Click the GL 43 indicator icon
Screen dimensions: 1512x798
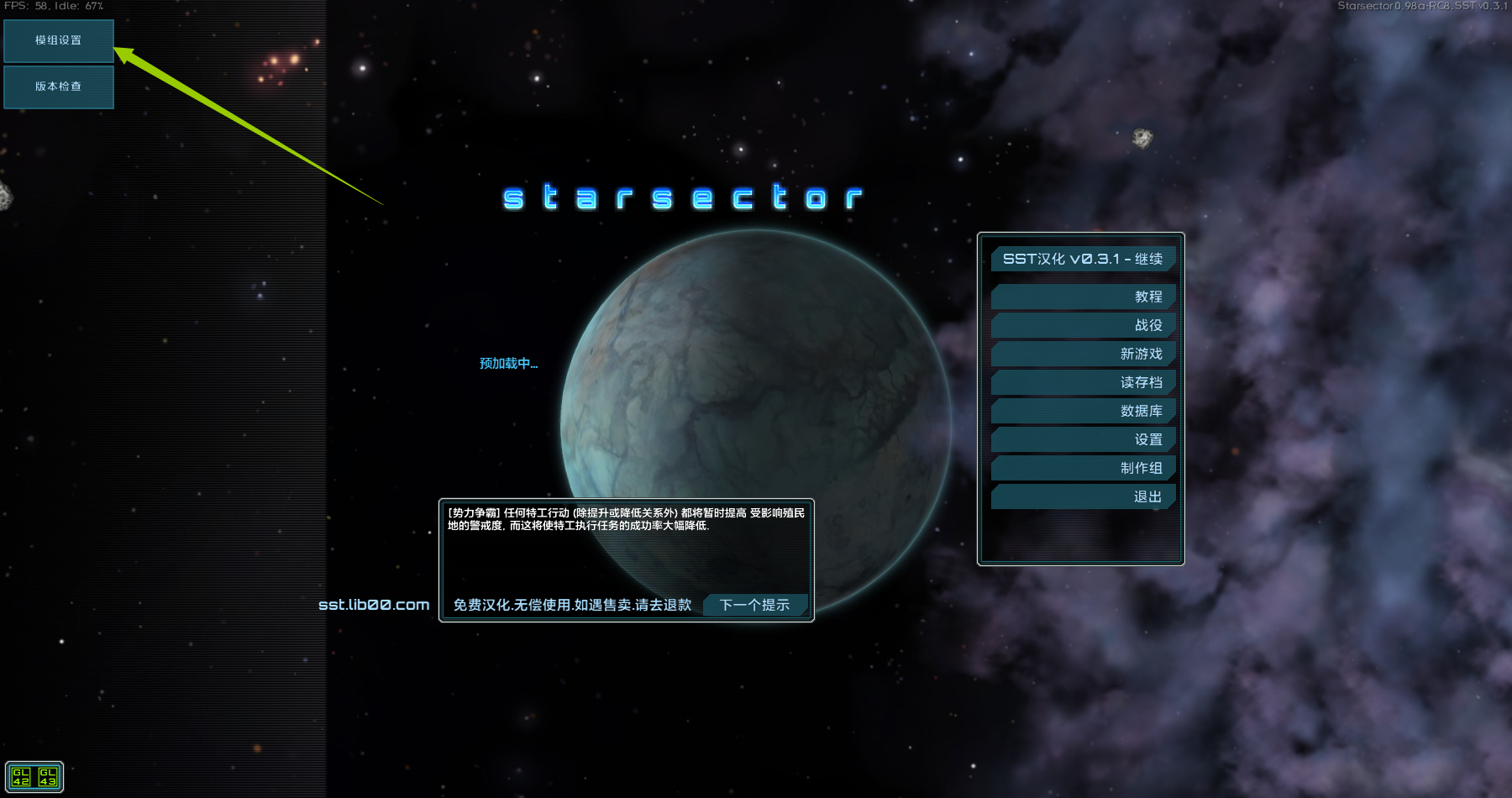point(48,777)
